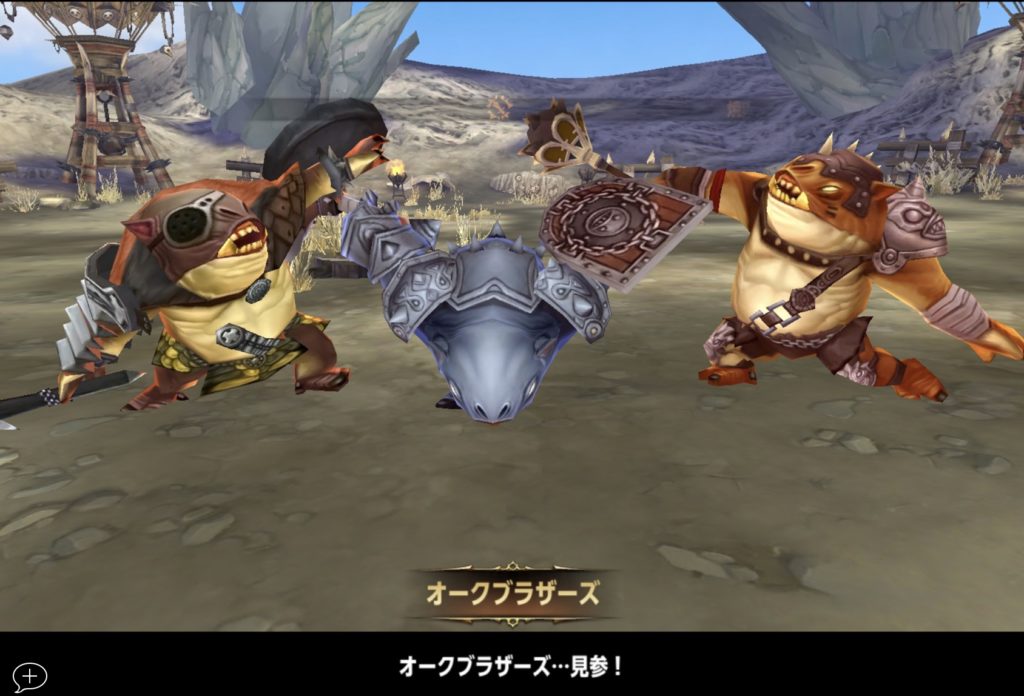This screenshot has width=1024, height=696.
Task: Open the speech bubble plus icon
Action: (29, 676)
